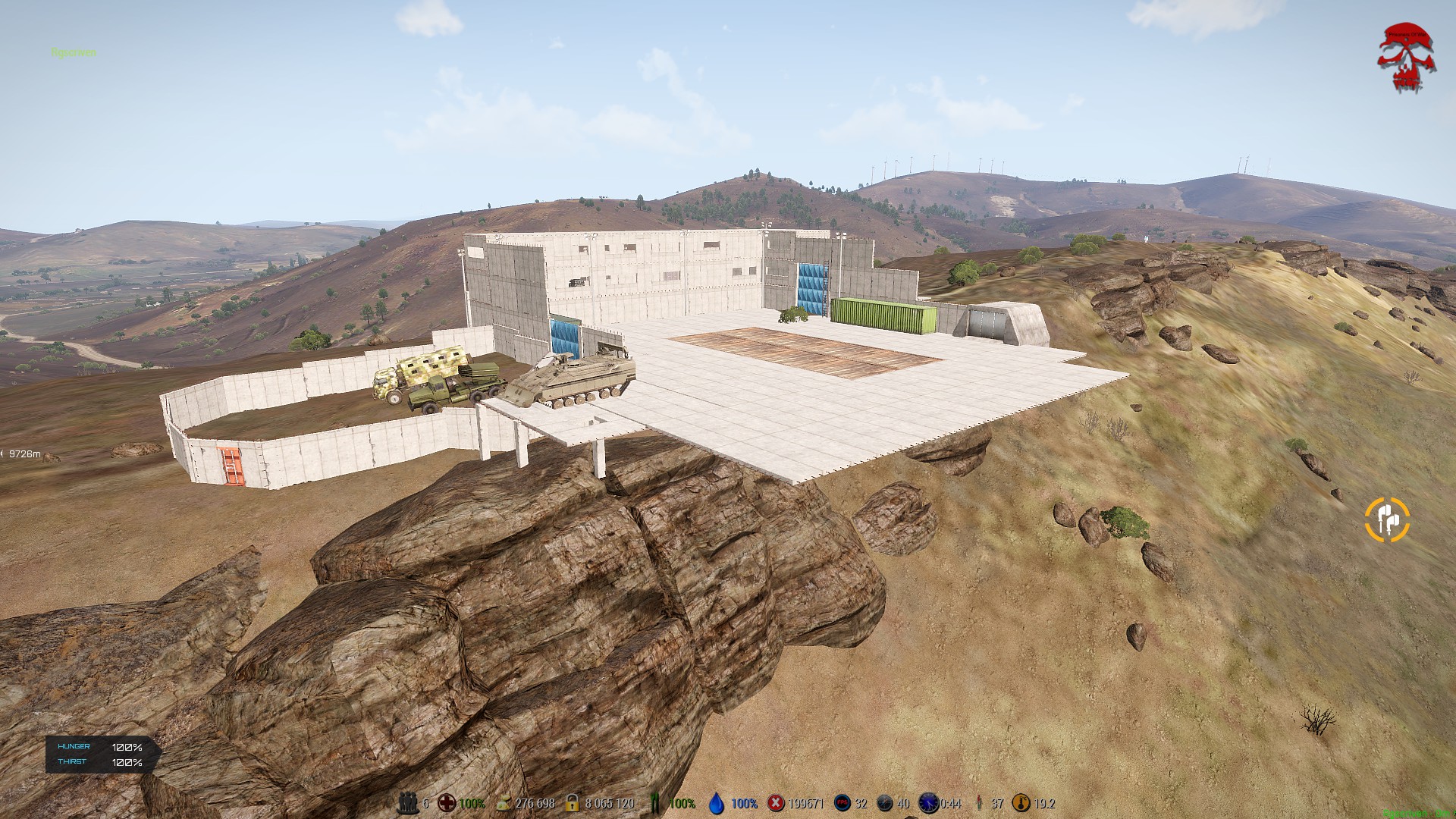
Task: Select the standing figure icon in status bar
Action: [x=979, y=803]
